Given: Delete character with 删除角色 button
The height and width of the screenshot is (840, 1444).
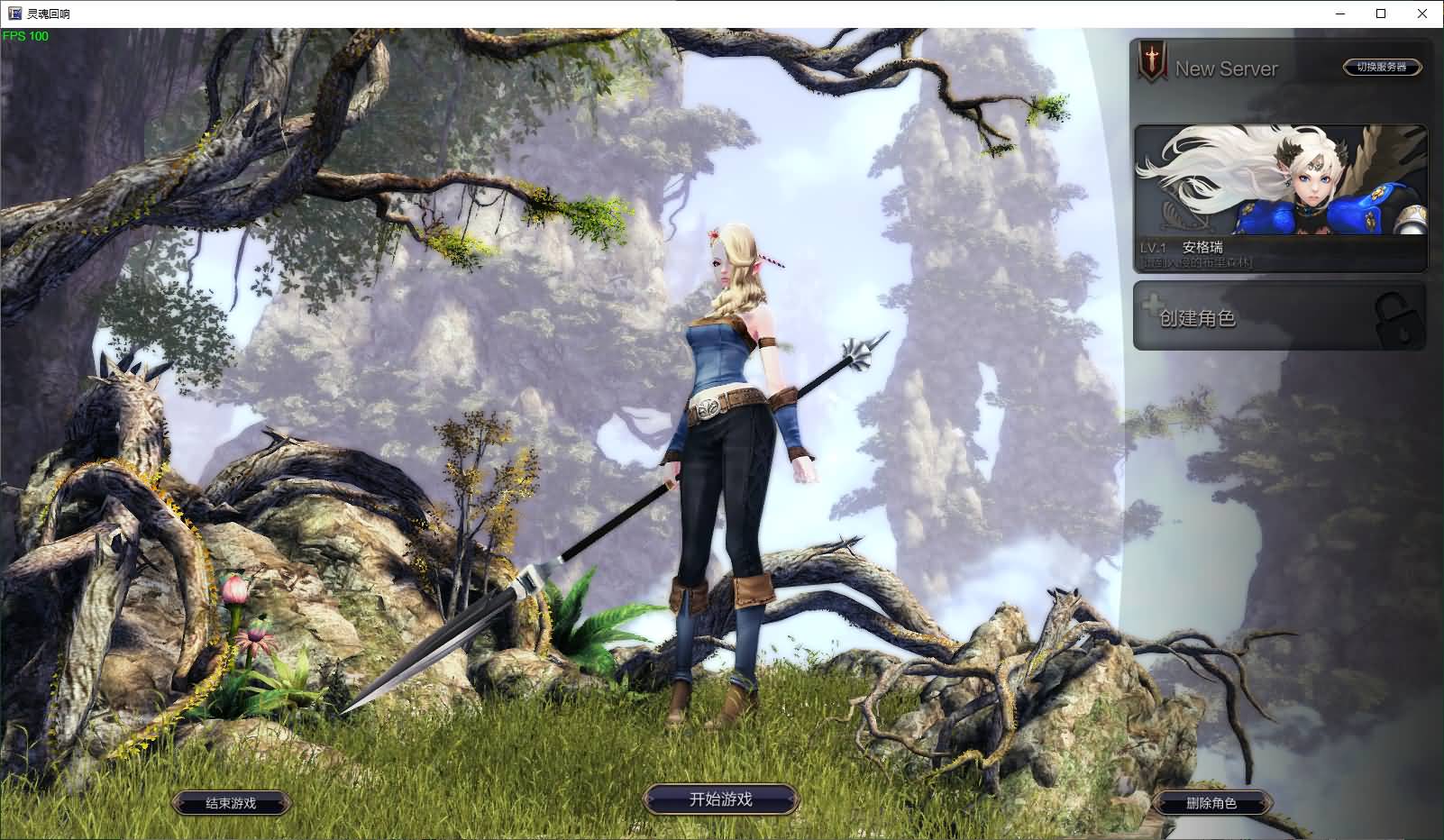Looking at the screenshot, I should tap(1211, 803).
